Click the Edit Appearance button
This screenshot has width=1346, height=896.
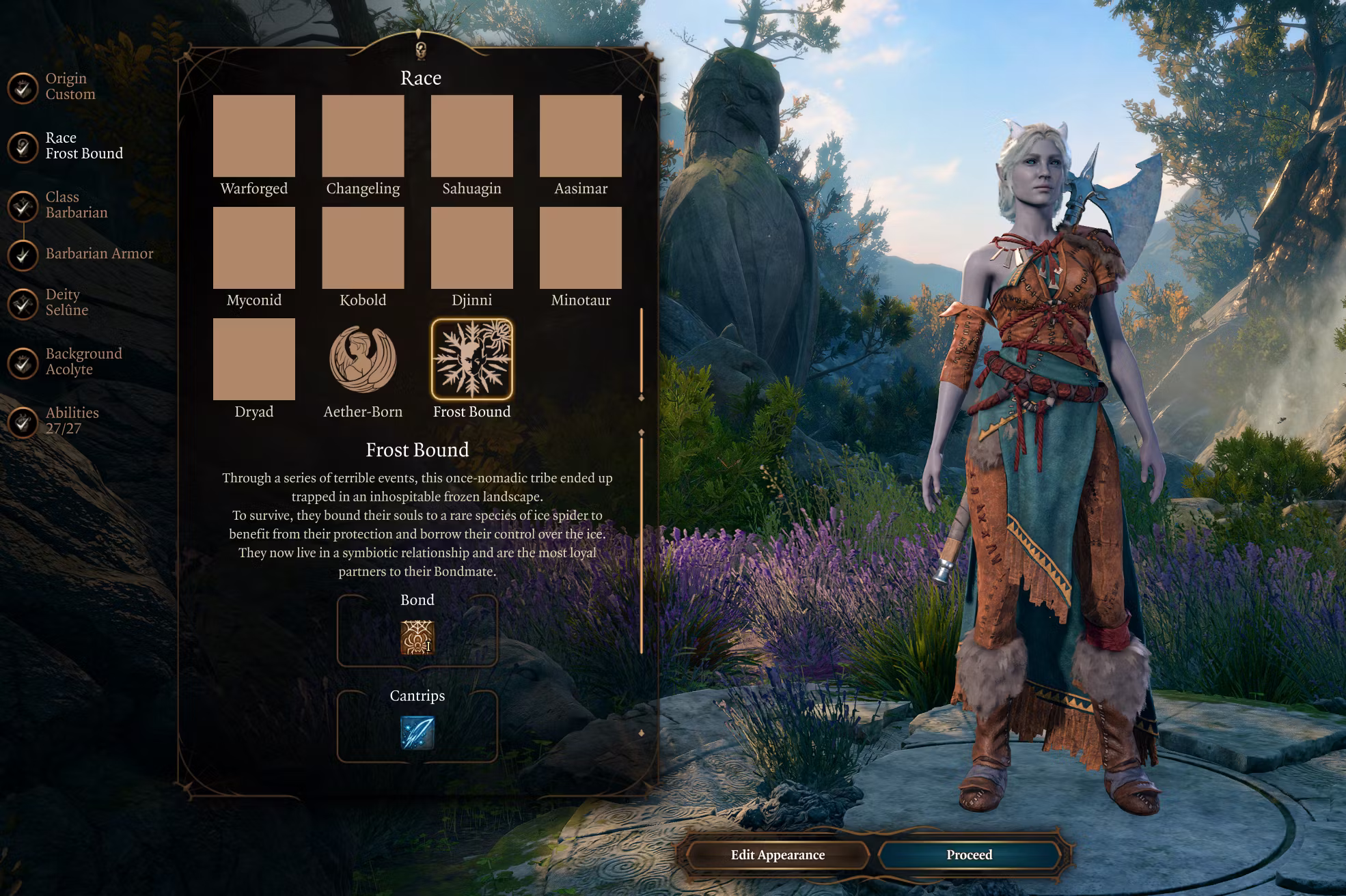[x=778, y=855]
